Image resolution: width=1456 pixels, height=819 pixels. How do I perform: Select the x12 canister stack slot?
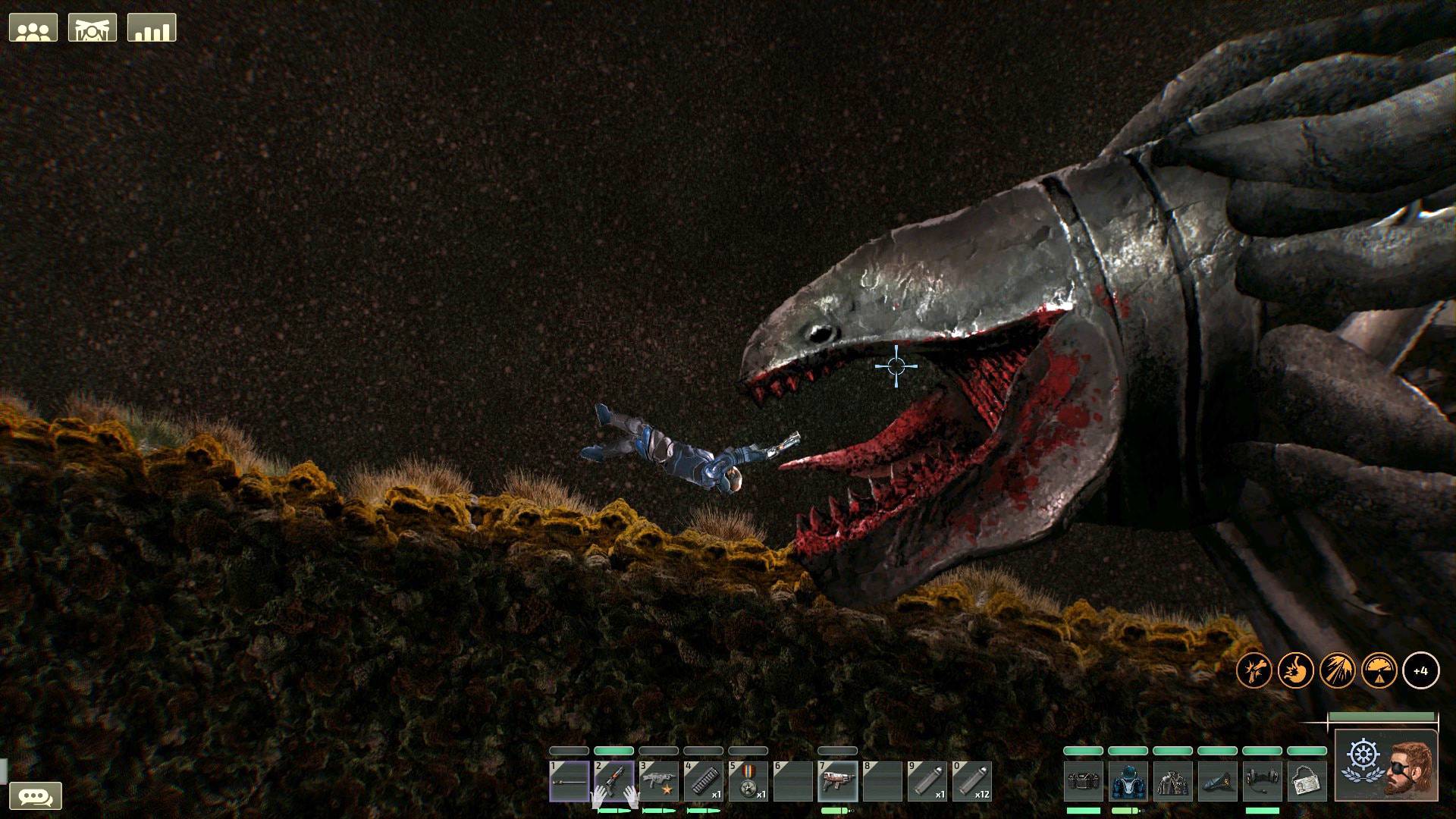pyautogui.click(x=971, y=781)
